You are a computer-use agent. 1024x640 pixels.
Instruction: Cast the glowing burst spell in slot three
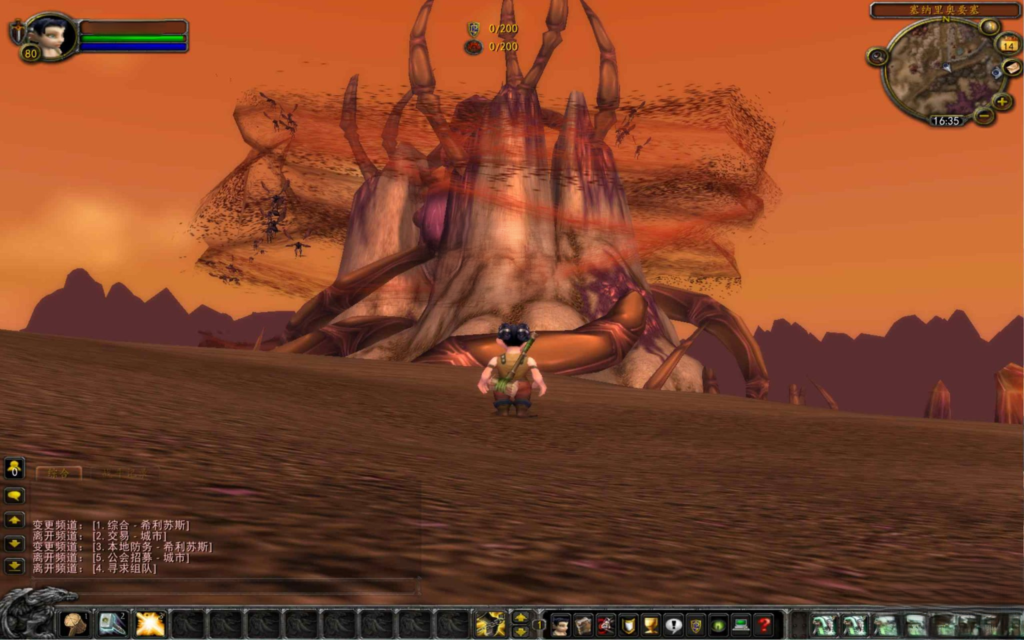pos(150,624)
